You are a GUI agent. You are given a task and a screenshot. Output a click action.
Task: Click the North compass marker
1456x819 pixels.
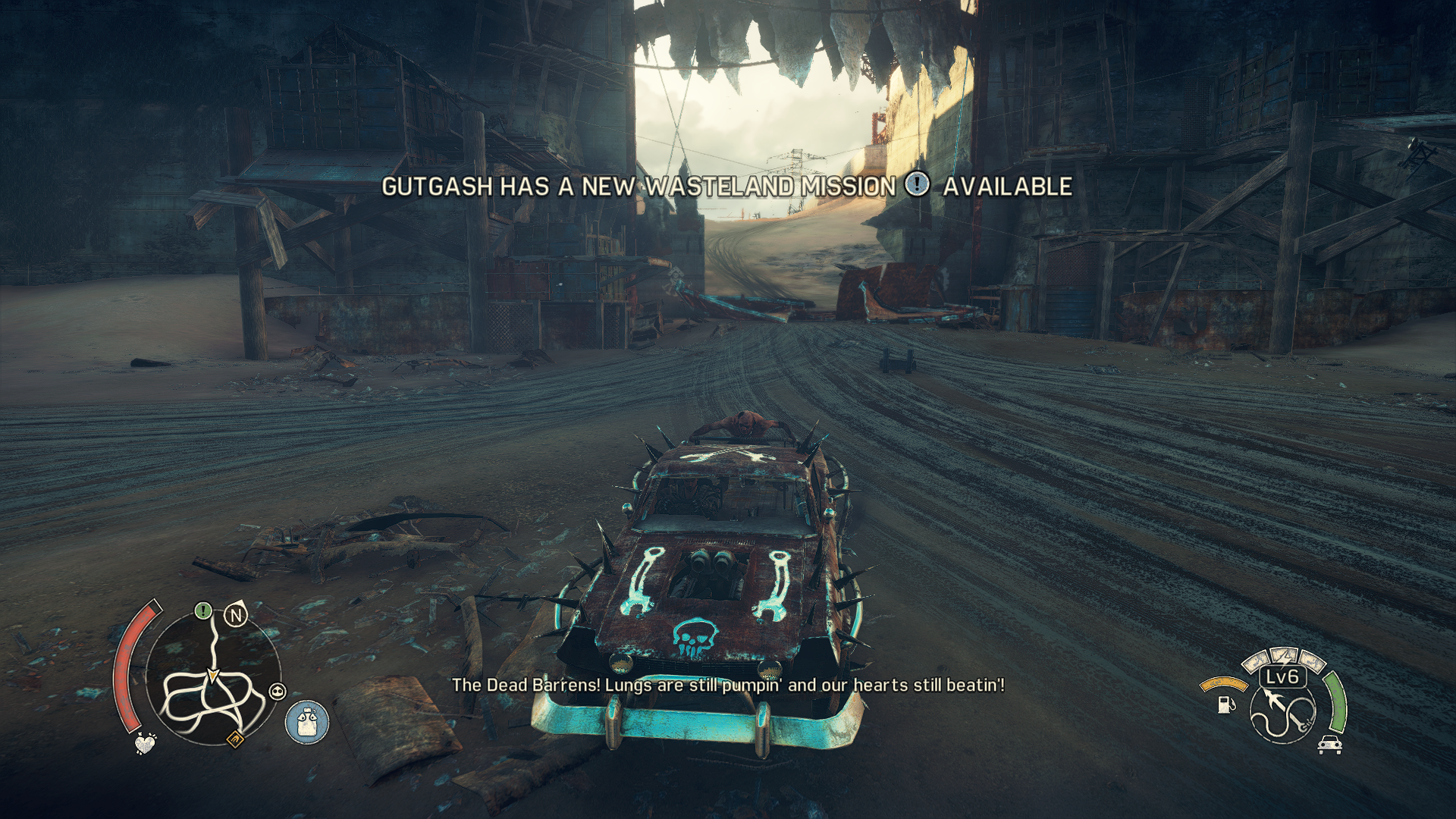click(x=236, y=615)
